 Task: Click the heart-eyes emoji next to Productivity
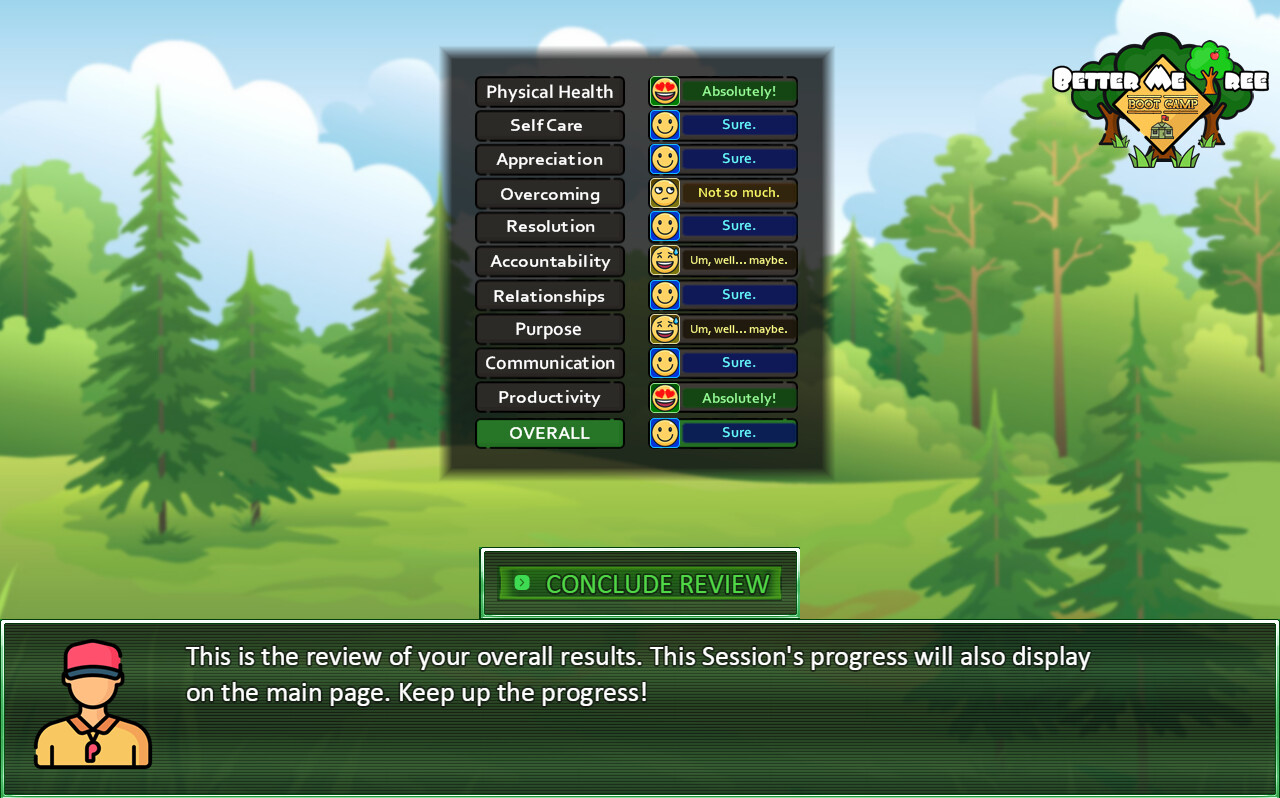pyautogui.click(x=664, y=397)
